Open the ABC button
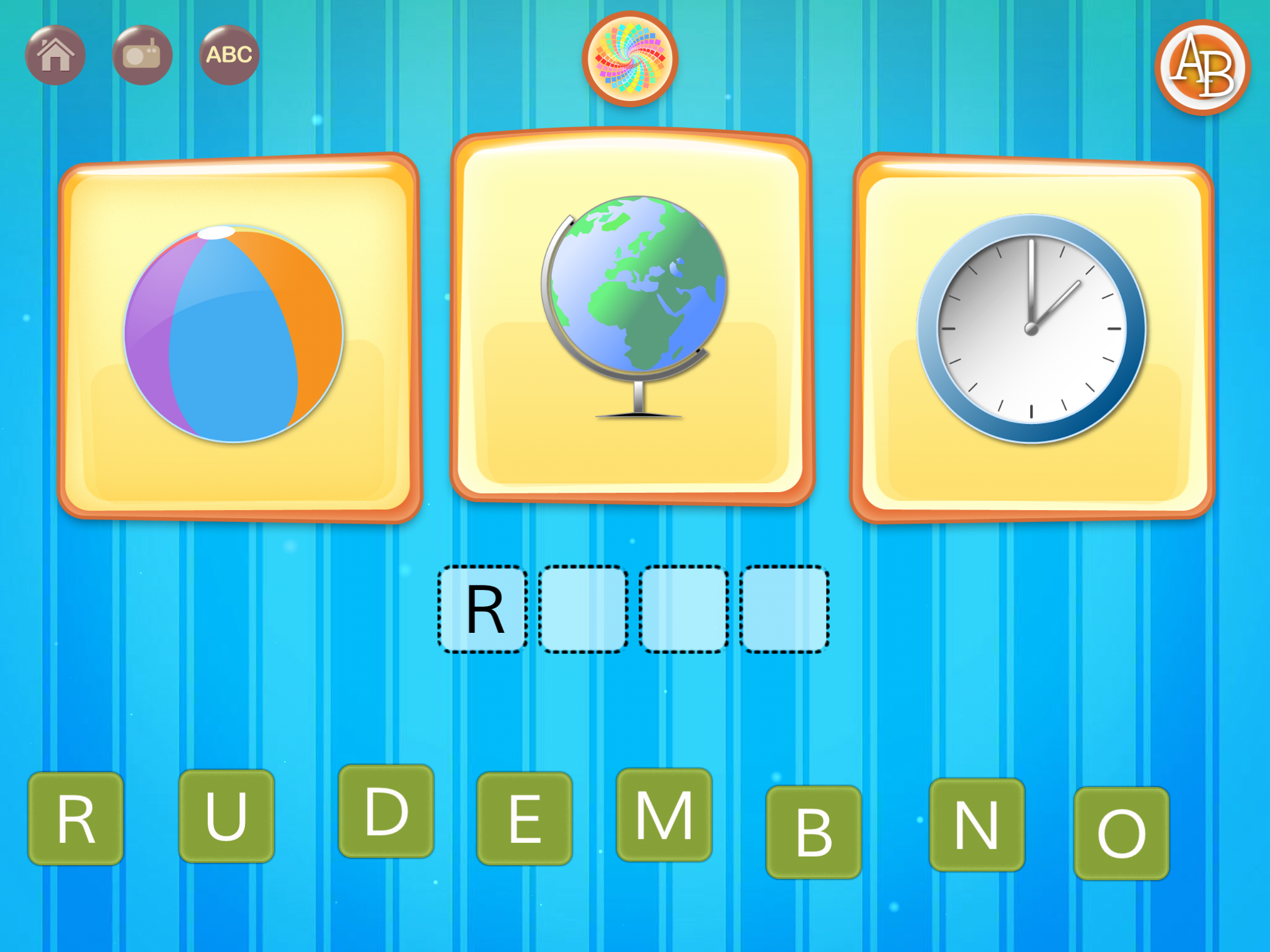This screenshot has width=1270, height=952. [229, 55]
